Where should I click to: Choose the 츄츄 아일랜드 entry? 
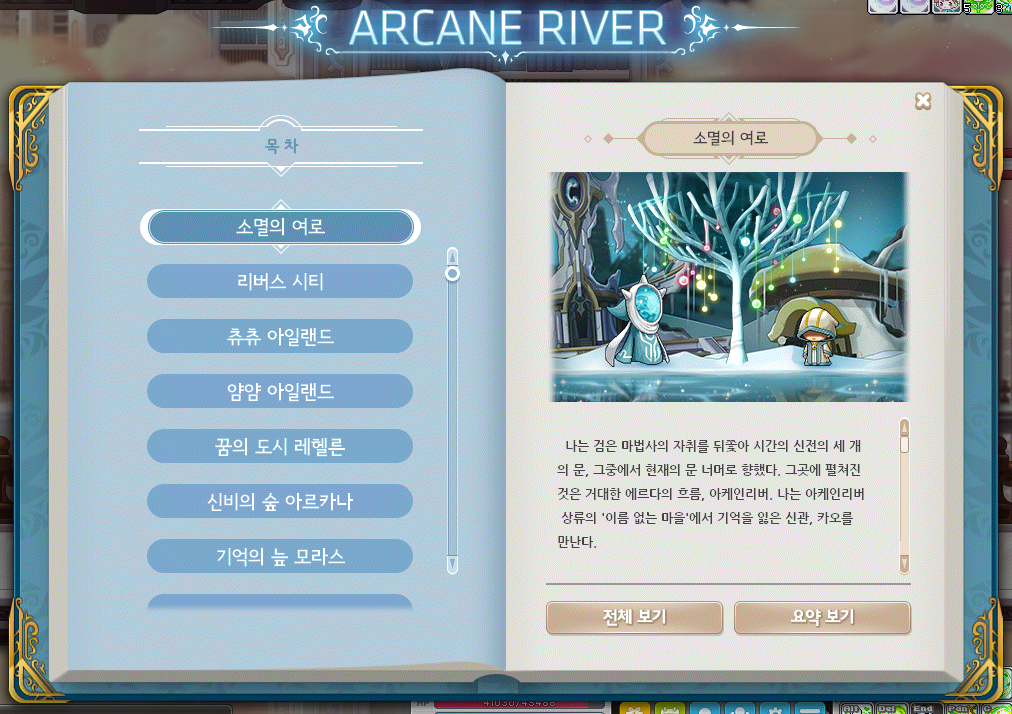[280, 337]
